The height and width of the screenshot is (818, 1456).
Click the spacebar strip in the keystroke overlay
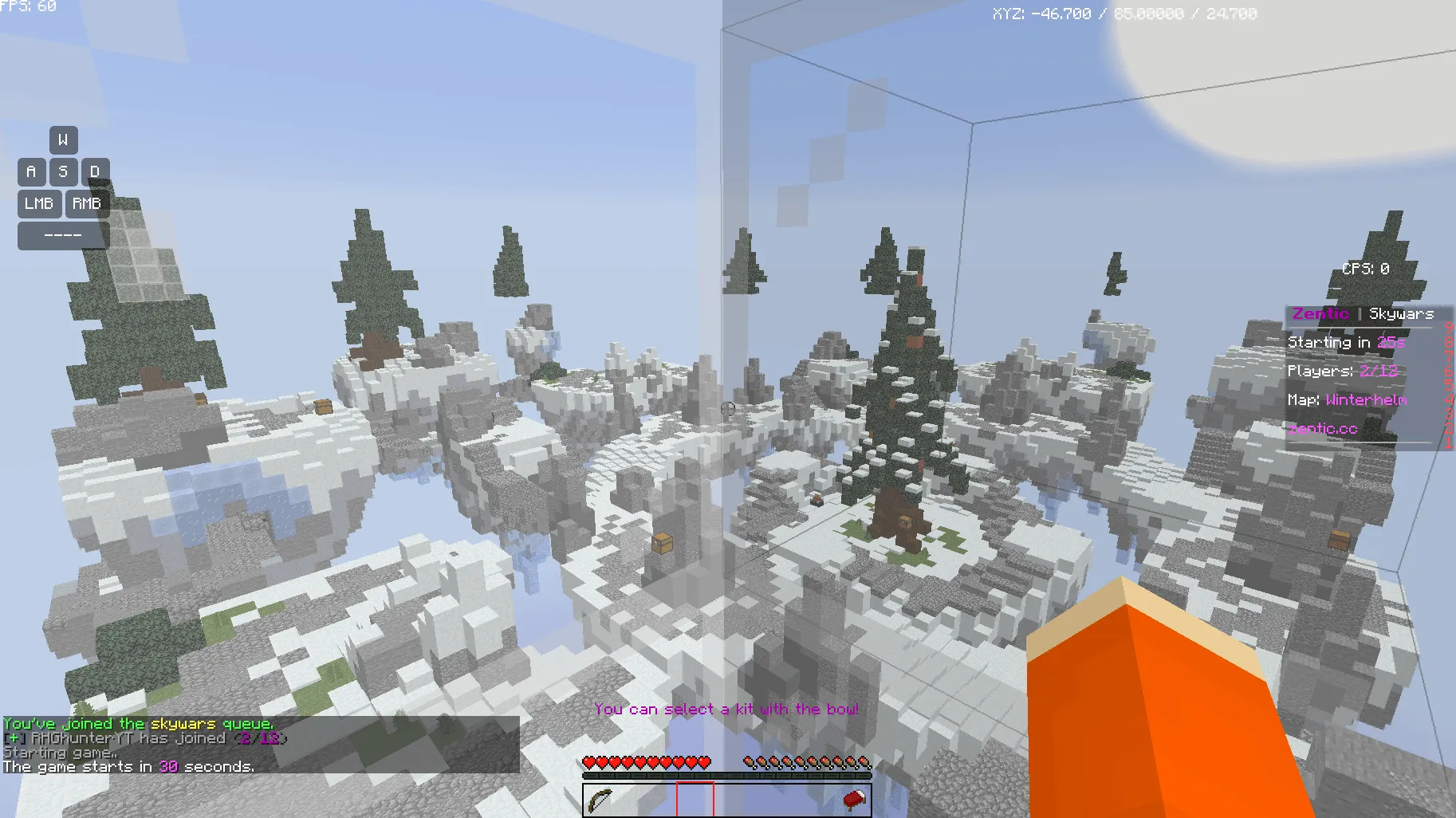[62, 235]
